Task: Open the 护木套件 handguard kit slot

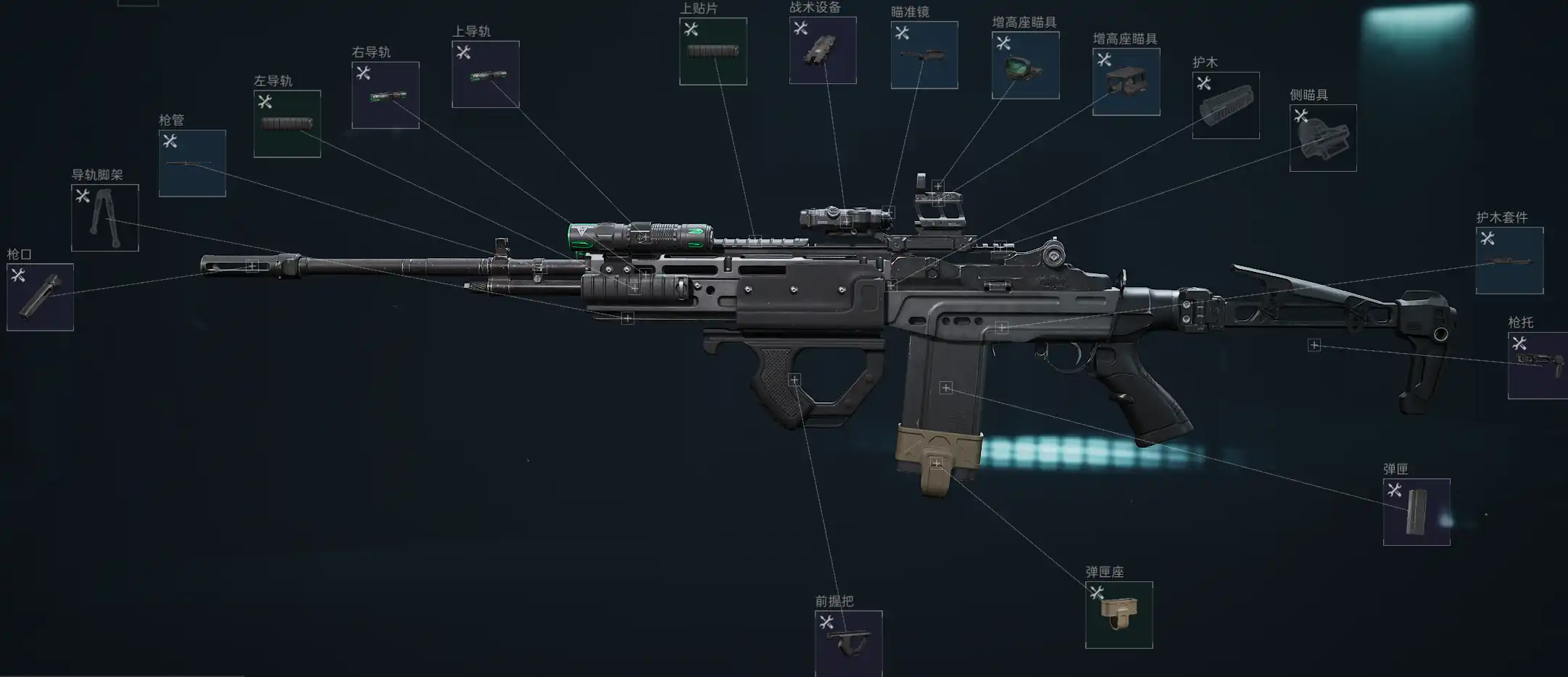Action: pyautogui.click(x=1509, y=260)
